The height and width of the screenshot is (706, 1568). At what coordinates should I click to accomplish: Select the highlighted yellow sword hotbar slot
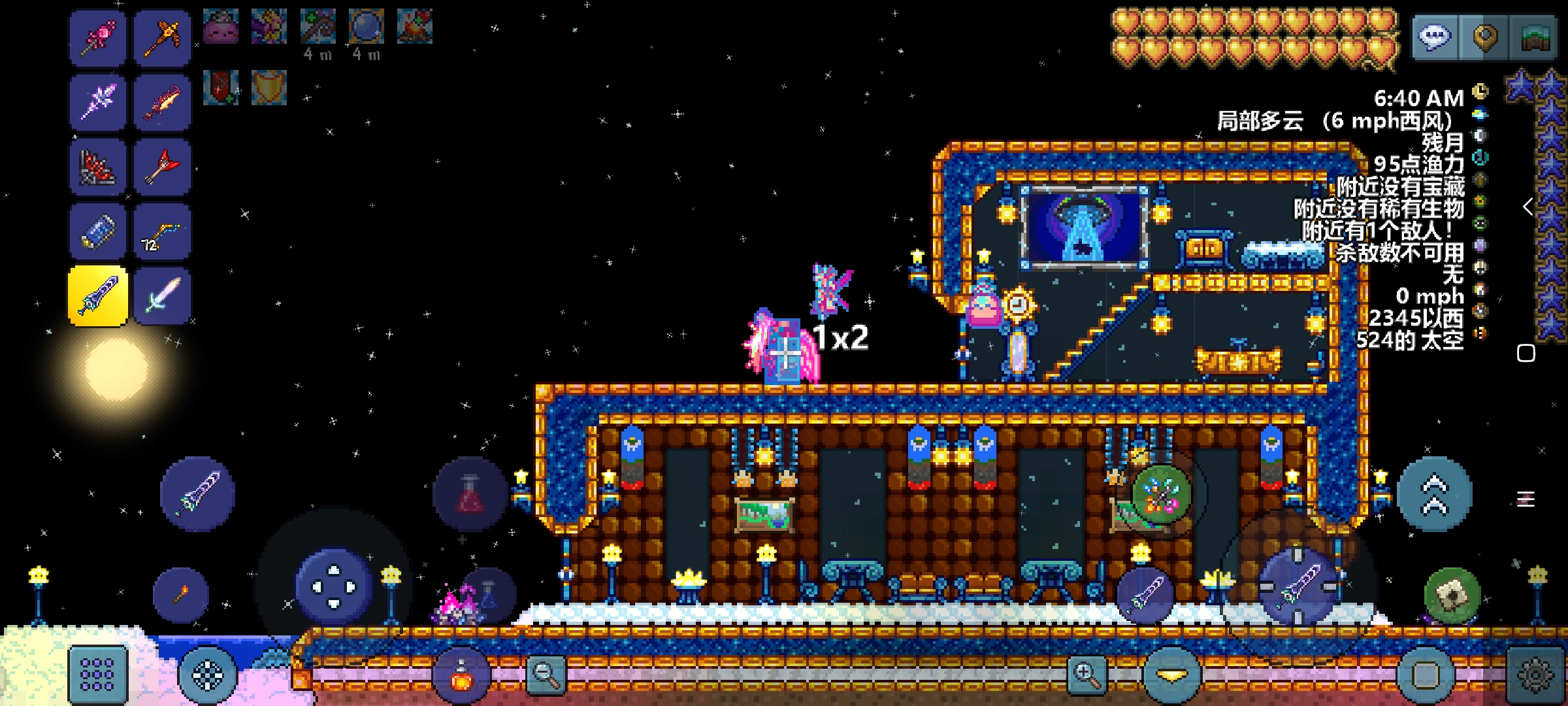pos(98,295)
